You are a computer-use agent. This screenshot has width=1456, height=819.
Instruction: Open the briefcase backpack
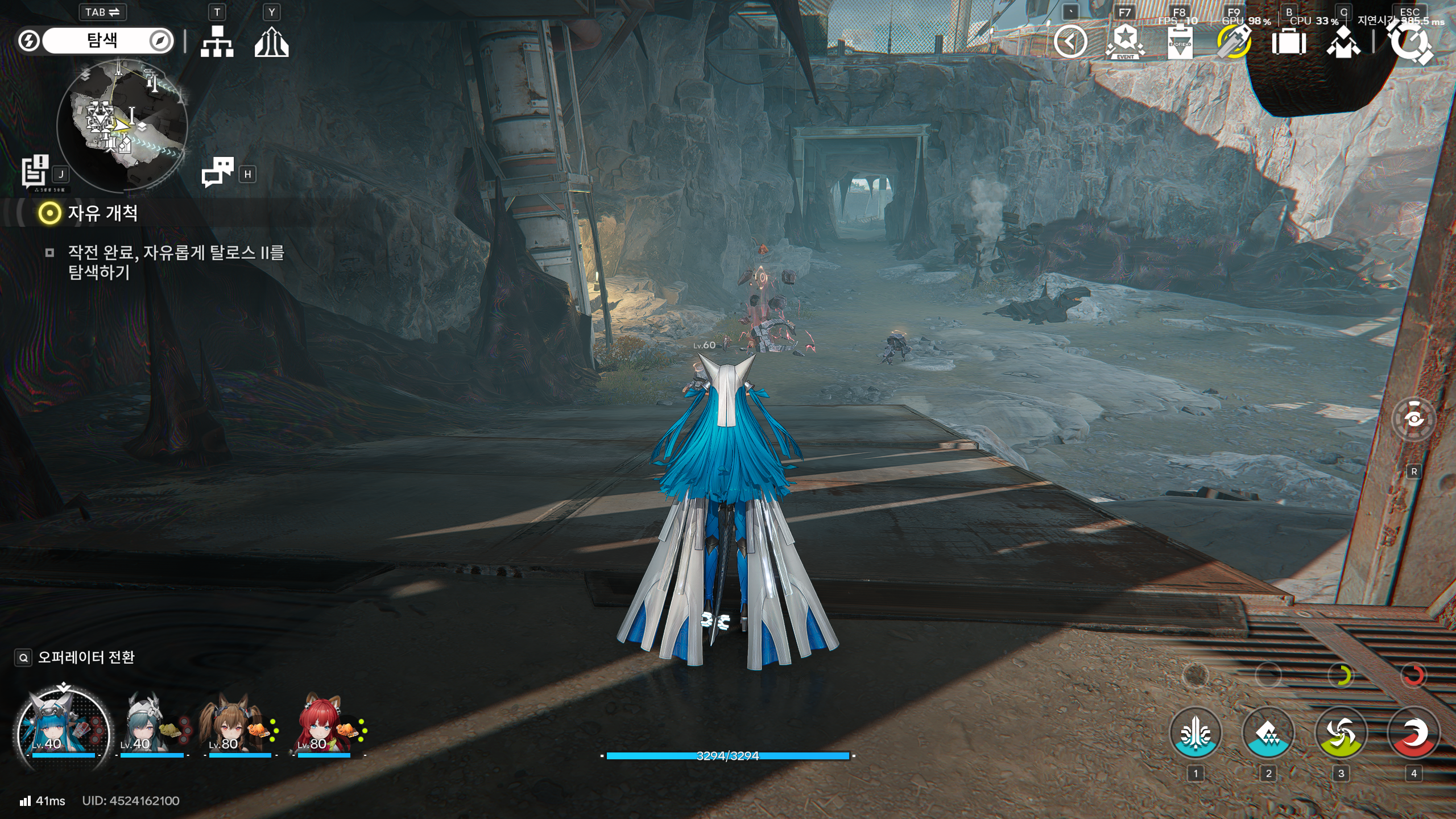tap(1288, 42)
